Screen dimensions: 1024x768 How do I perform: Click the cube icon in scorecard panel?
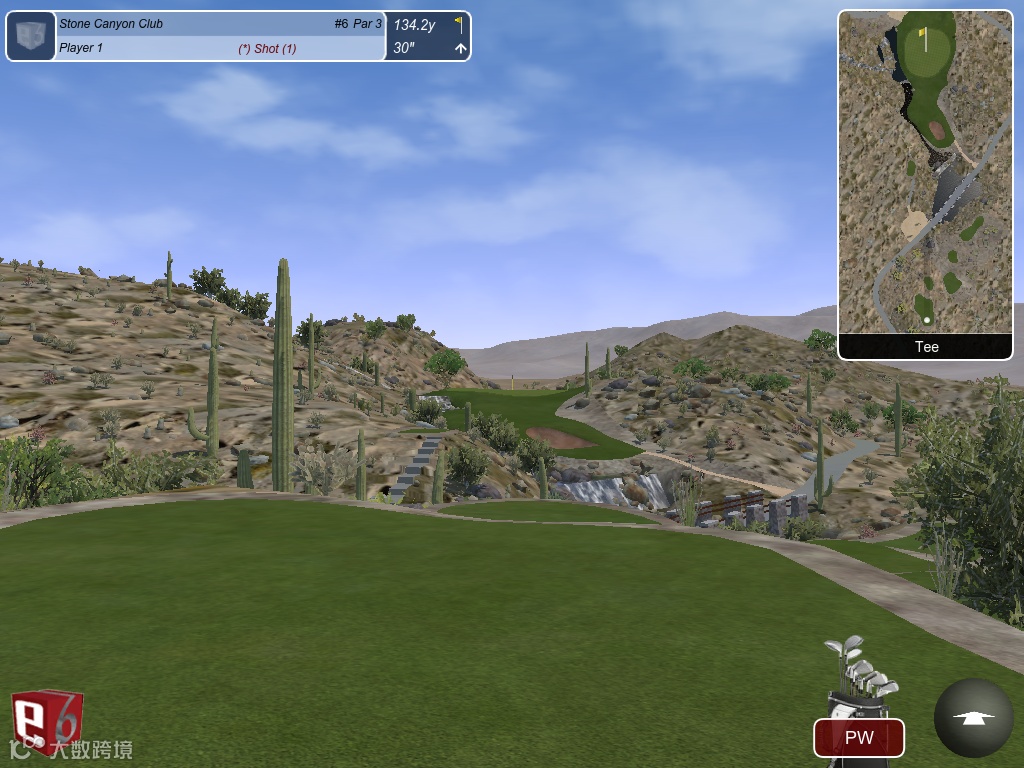(x=31, y=36)
